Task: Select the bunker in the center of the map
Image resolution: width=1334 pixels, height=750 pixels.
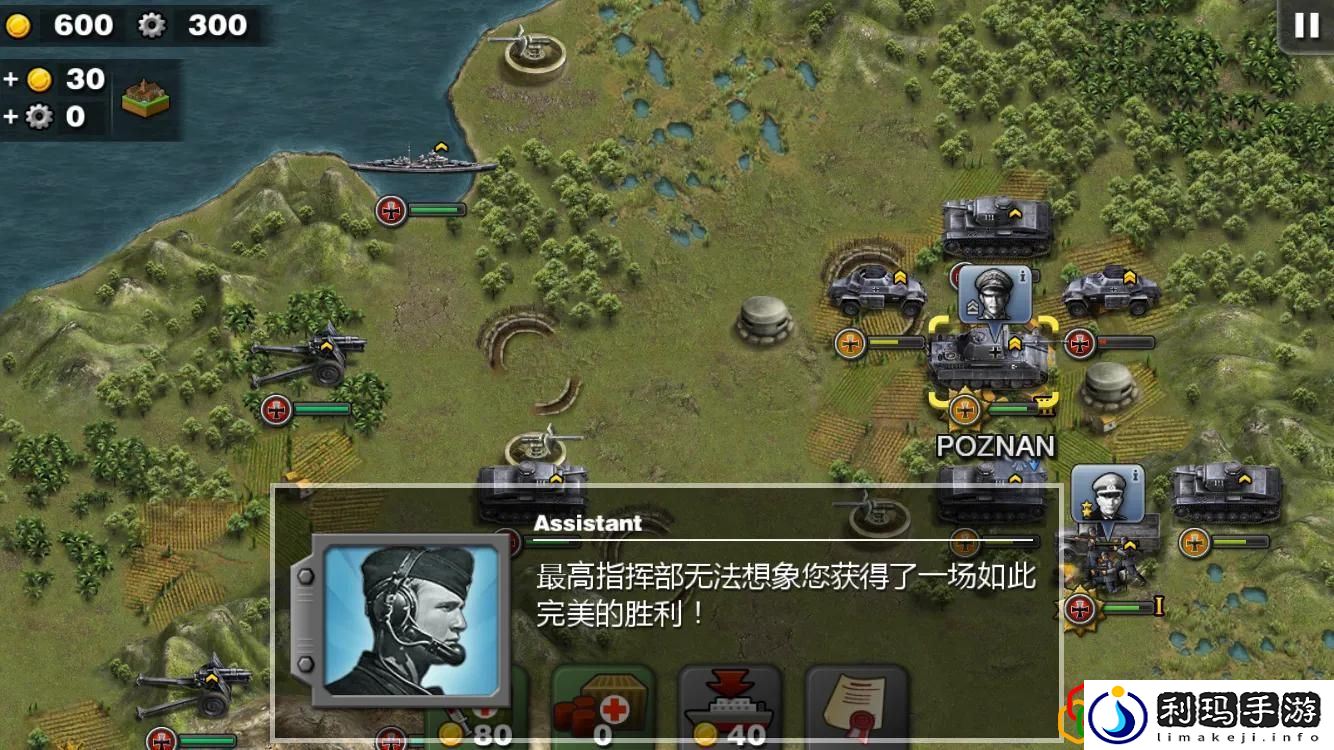Action: [765, 320]
